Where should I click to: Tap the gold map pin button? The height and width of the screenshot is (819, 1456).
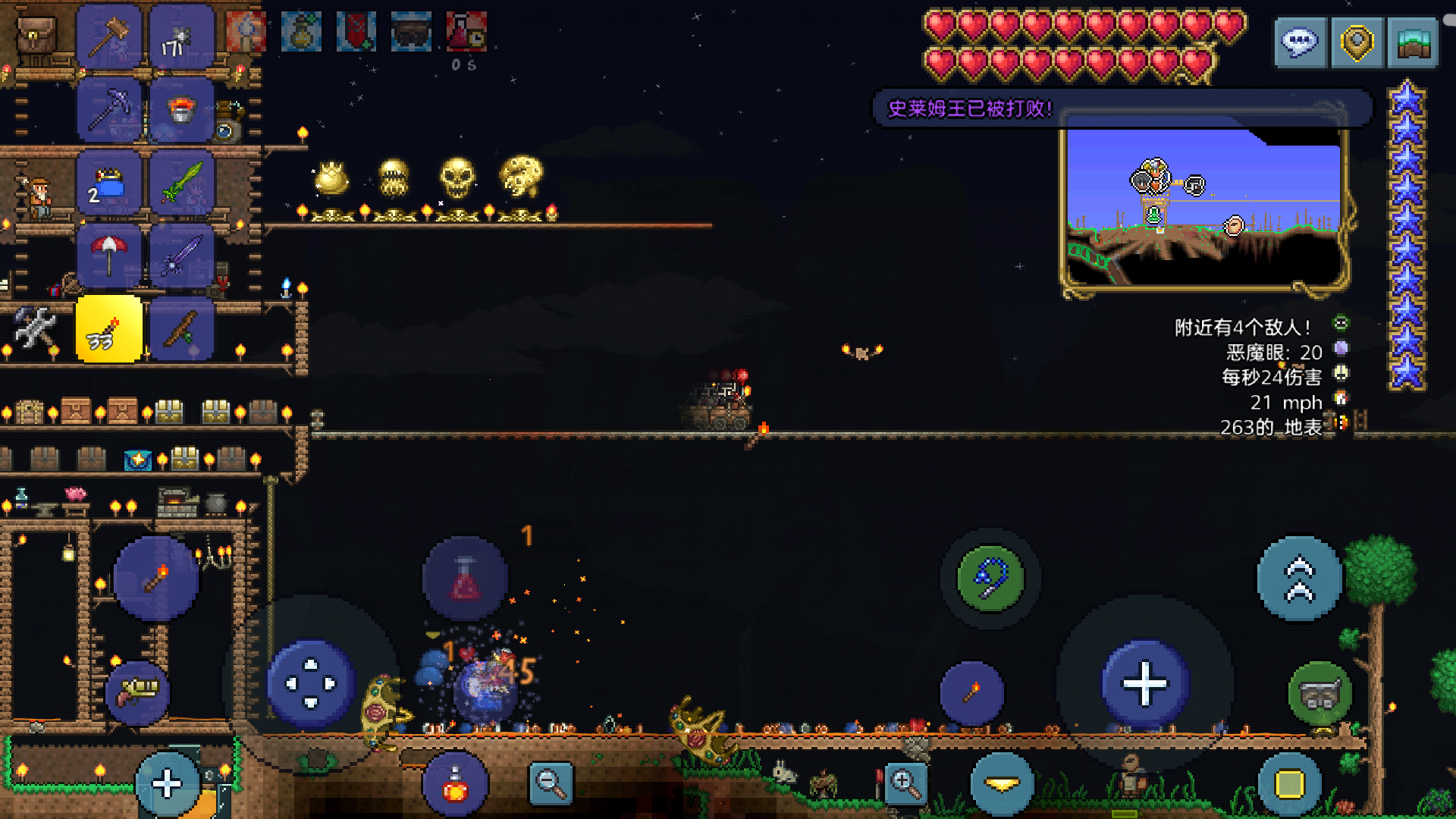coord(1356,42)
